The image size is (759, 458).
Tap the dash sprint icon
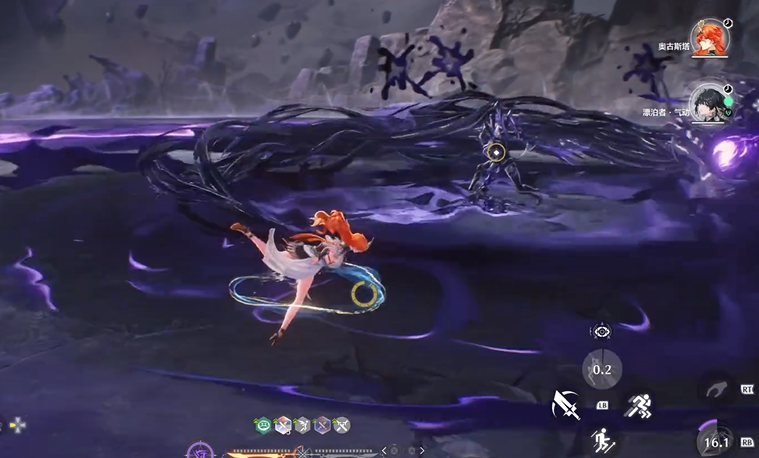tap(639, 404)
